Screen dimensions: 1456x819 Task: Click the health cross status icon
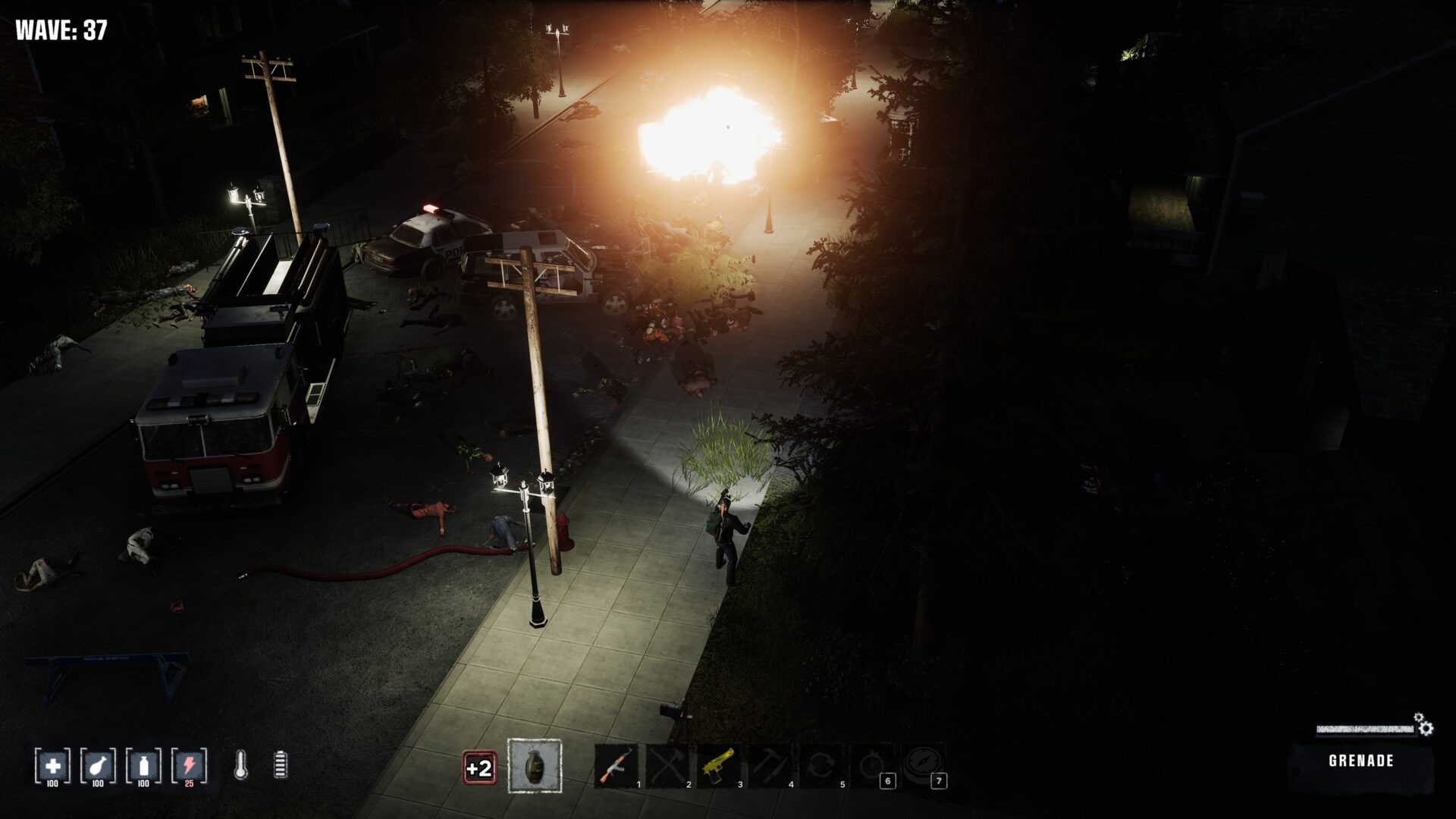click(52, 766)
